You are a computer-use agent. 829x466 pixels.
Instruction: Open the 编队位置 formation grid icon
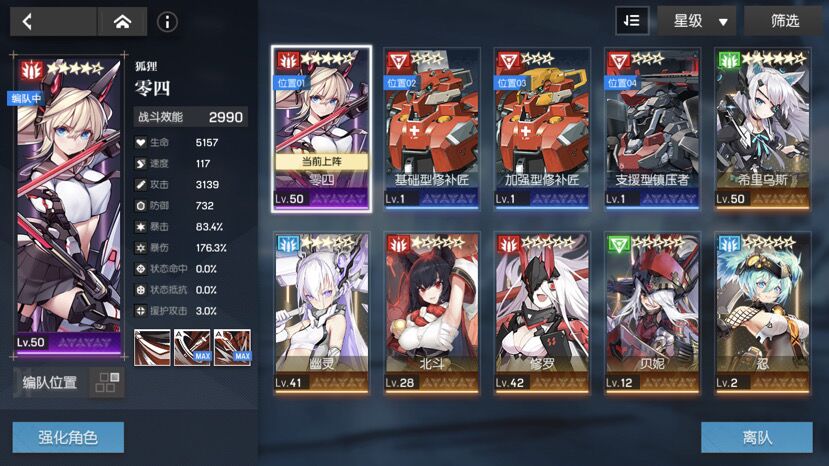pyautogui.click(x=106, y=383)
